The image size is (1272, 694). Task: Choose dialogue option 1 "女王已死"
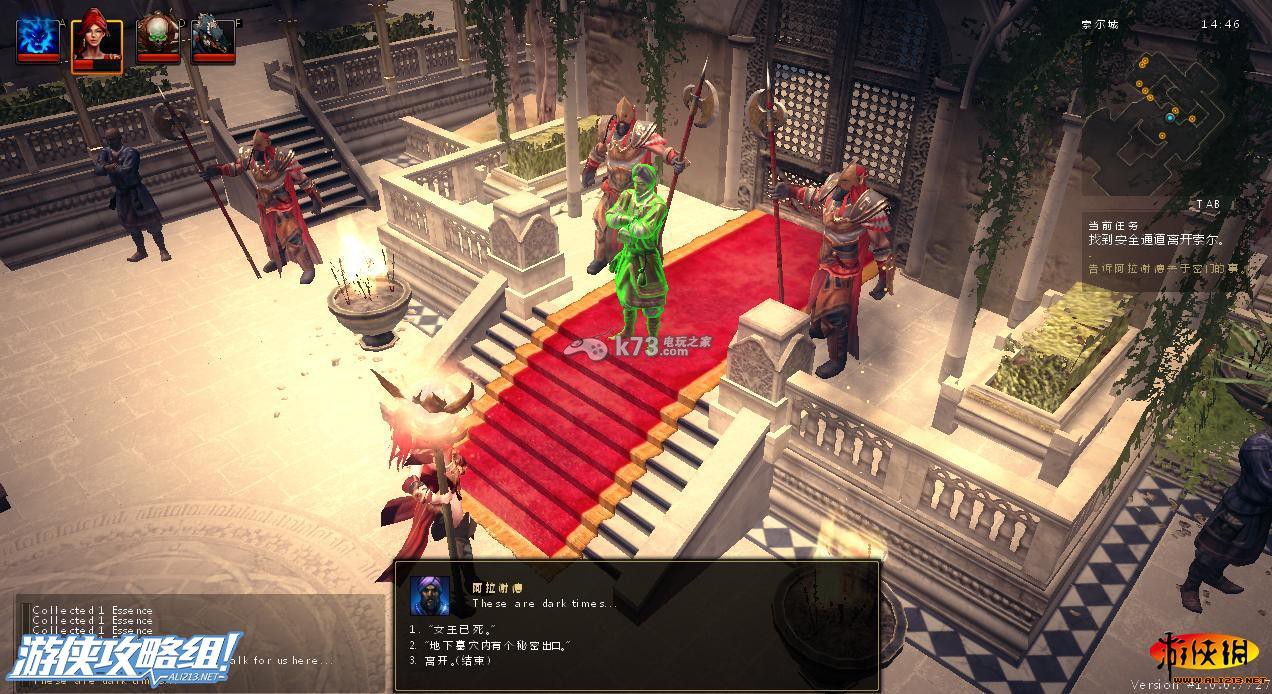click(x=446, y=629)
